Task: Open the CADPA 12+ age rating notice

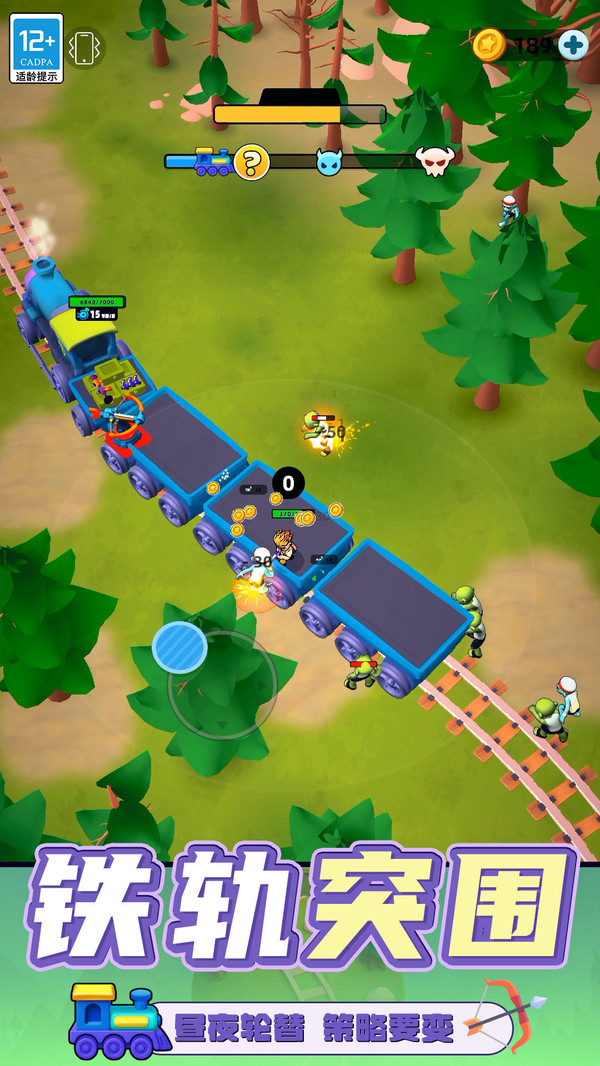Action: (37, 48)
